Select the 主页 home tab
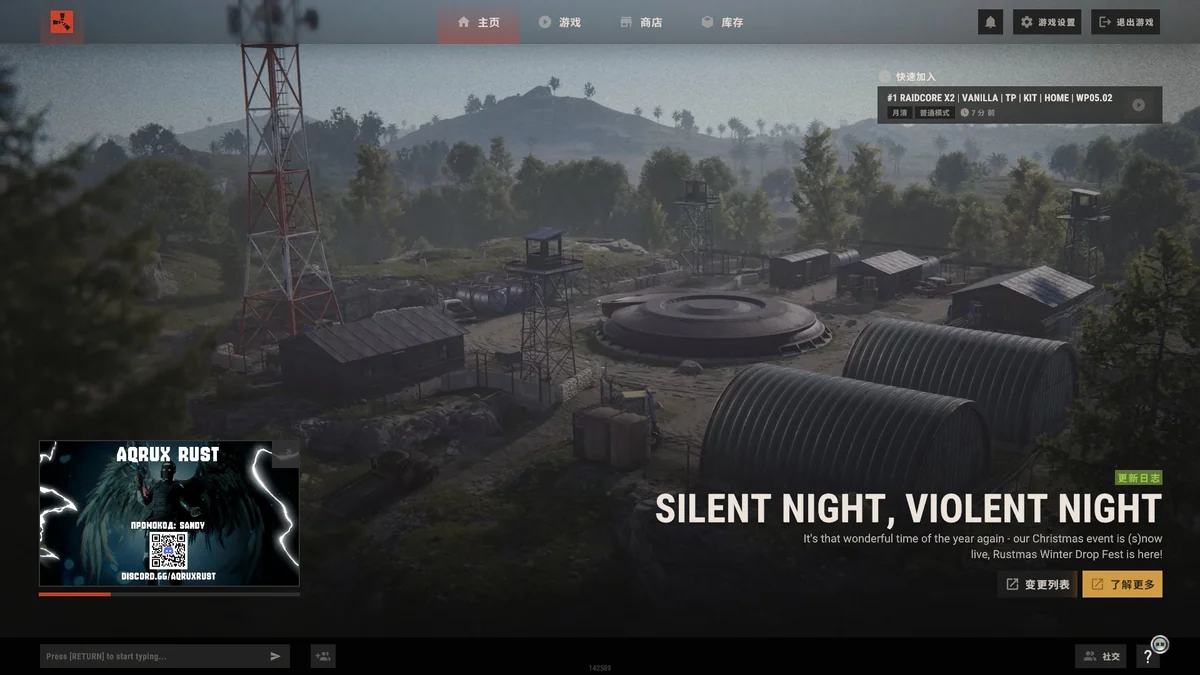1200x675 pixels. click(478, 22)
